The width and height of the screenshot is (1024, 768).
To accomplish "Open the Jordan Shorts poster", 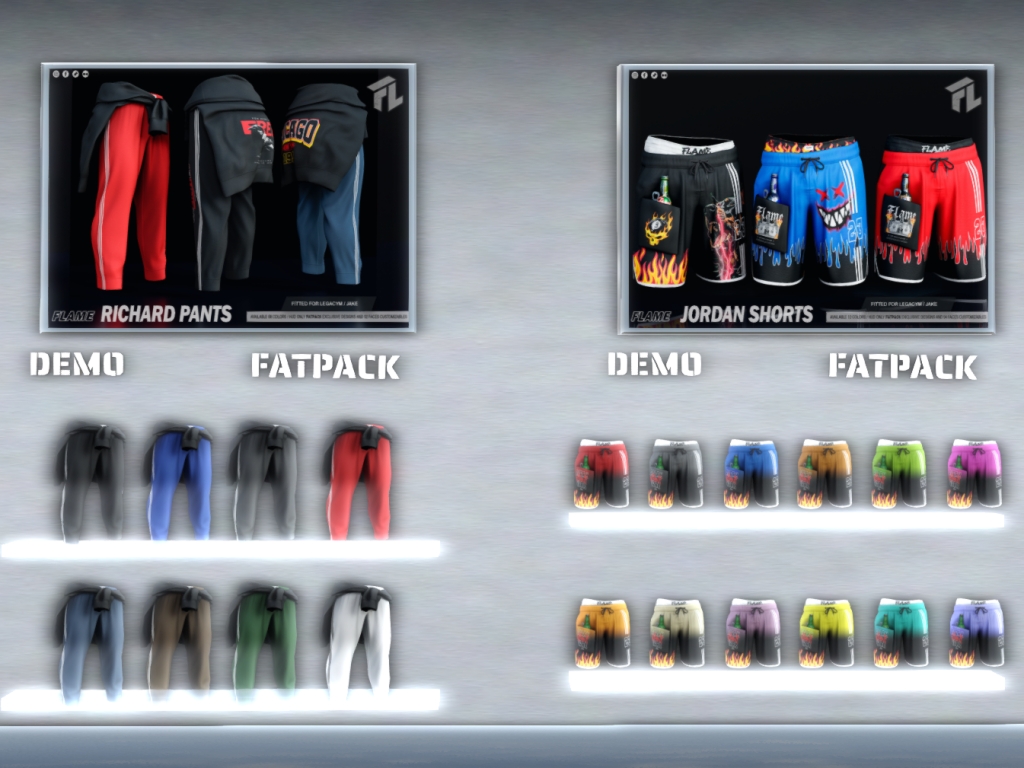I will pyautogui.click(x=806, y=198).
